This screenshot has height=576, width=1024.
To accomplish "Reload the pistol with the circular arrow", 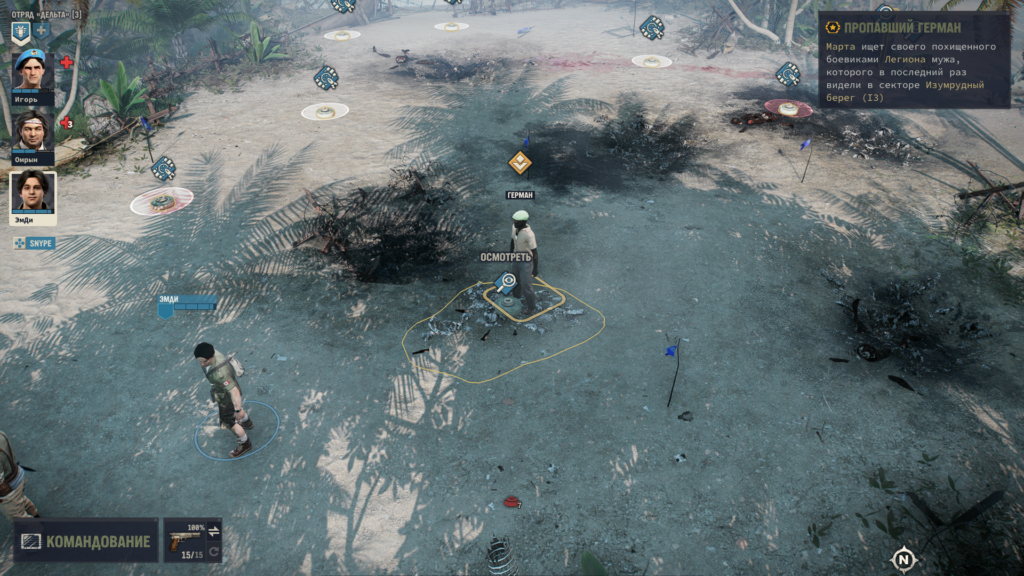I will point(214,551).
